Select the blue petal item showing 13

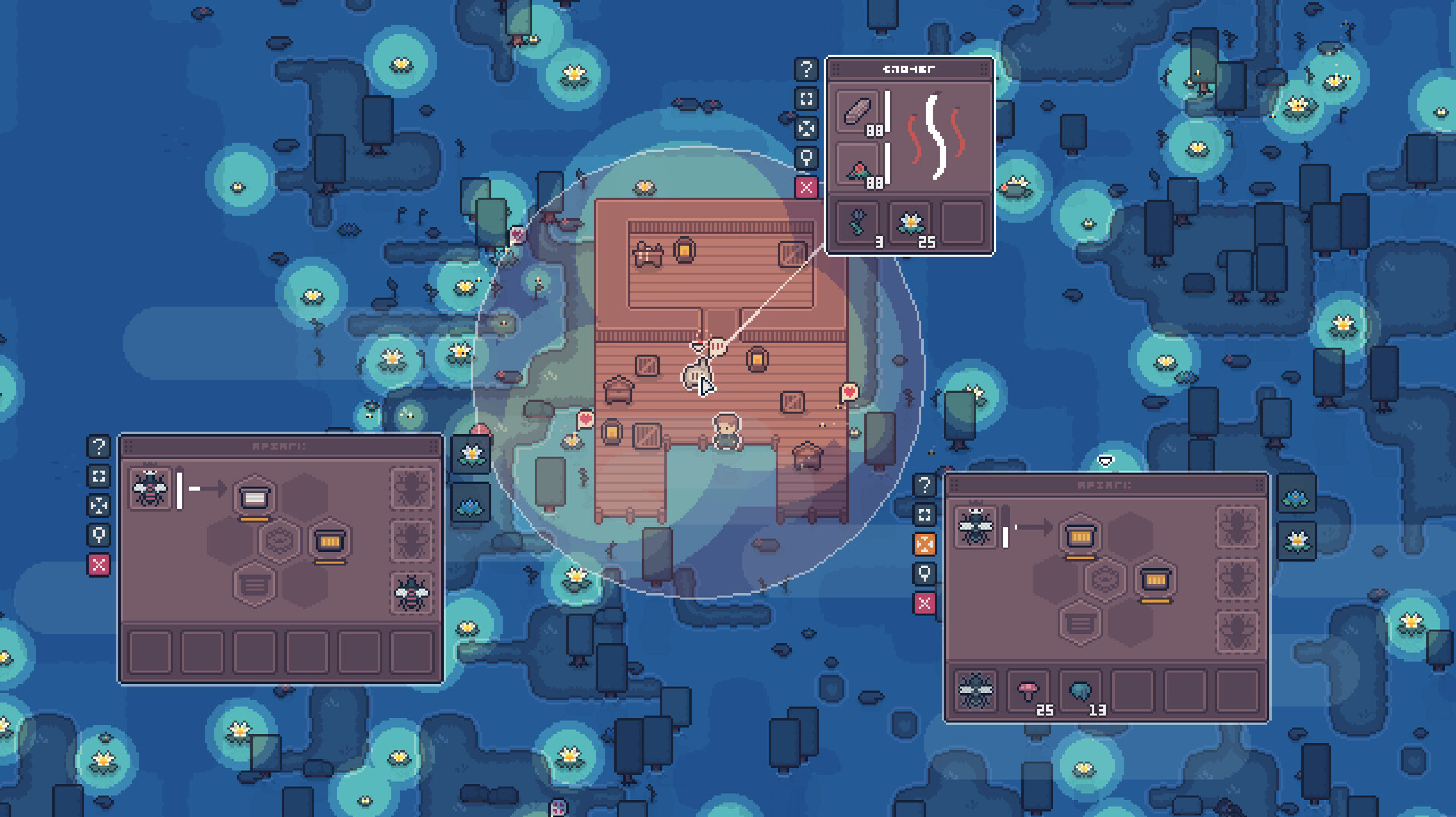1081,690
